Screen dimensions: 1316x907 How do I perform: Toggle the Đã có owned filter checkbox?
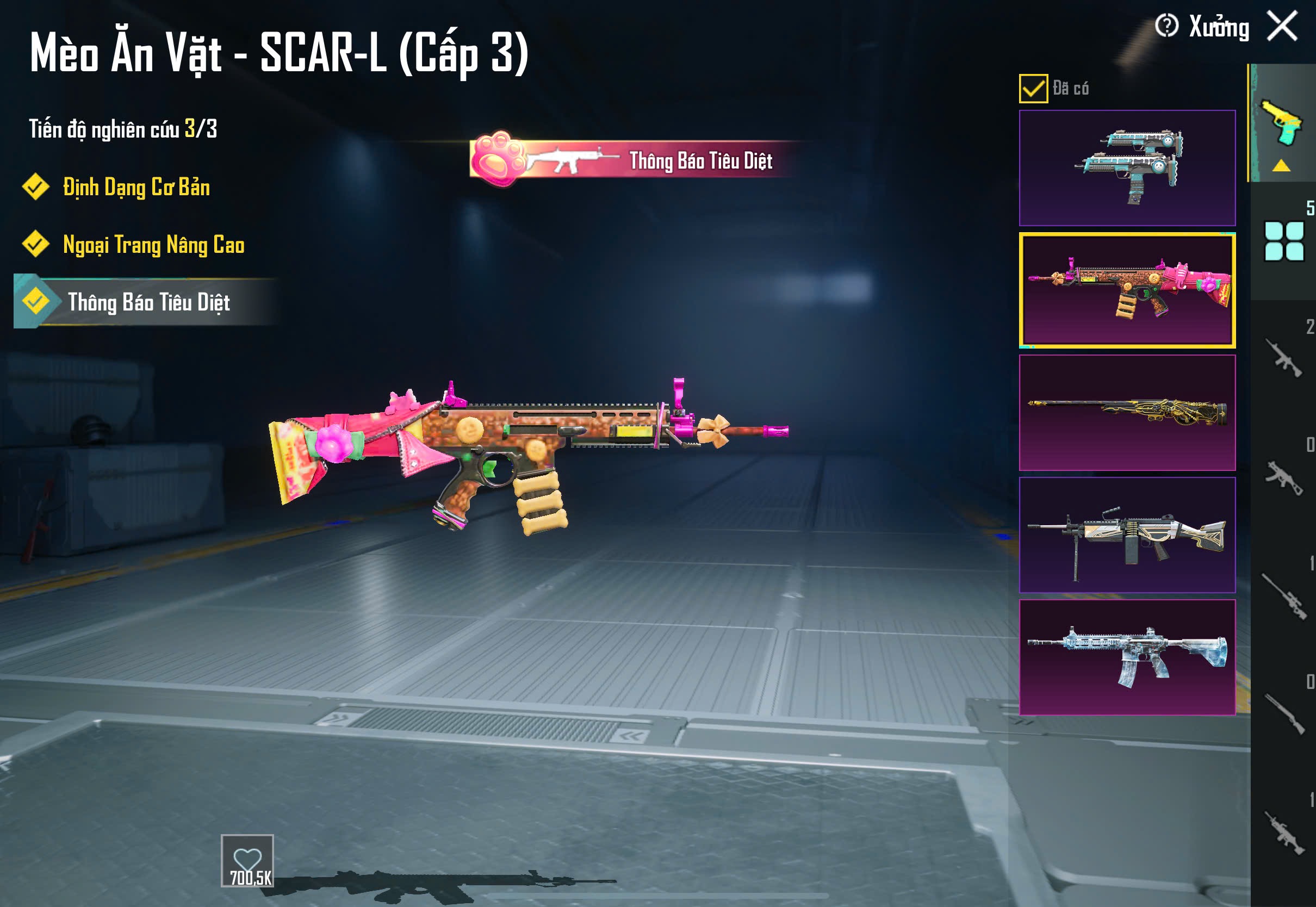coord(1033,89)
